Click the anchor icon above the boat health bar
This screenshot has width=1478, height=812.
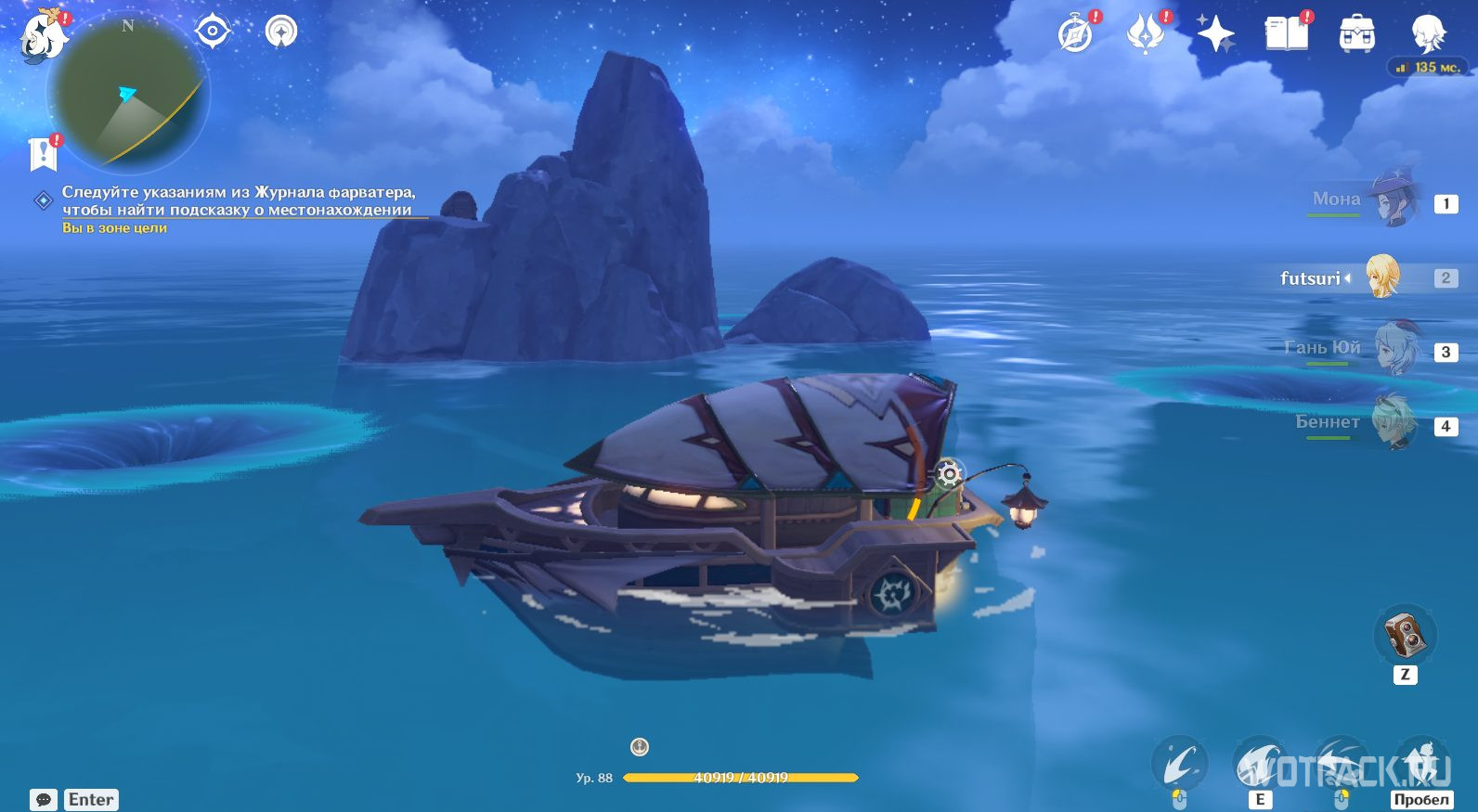point(640,746)
